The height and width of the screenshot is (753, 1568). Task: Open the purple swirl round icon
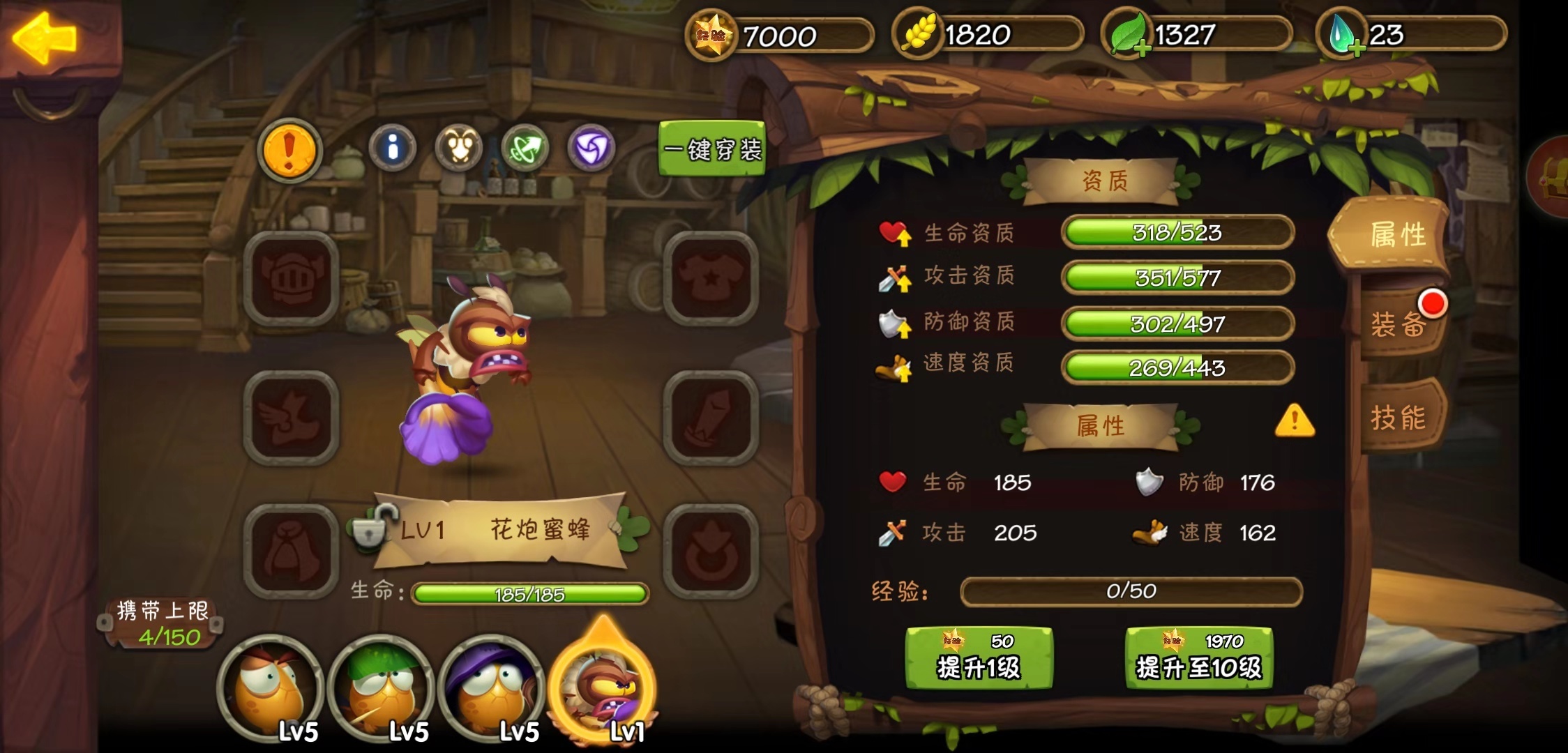(591, 148)
